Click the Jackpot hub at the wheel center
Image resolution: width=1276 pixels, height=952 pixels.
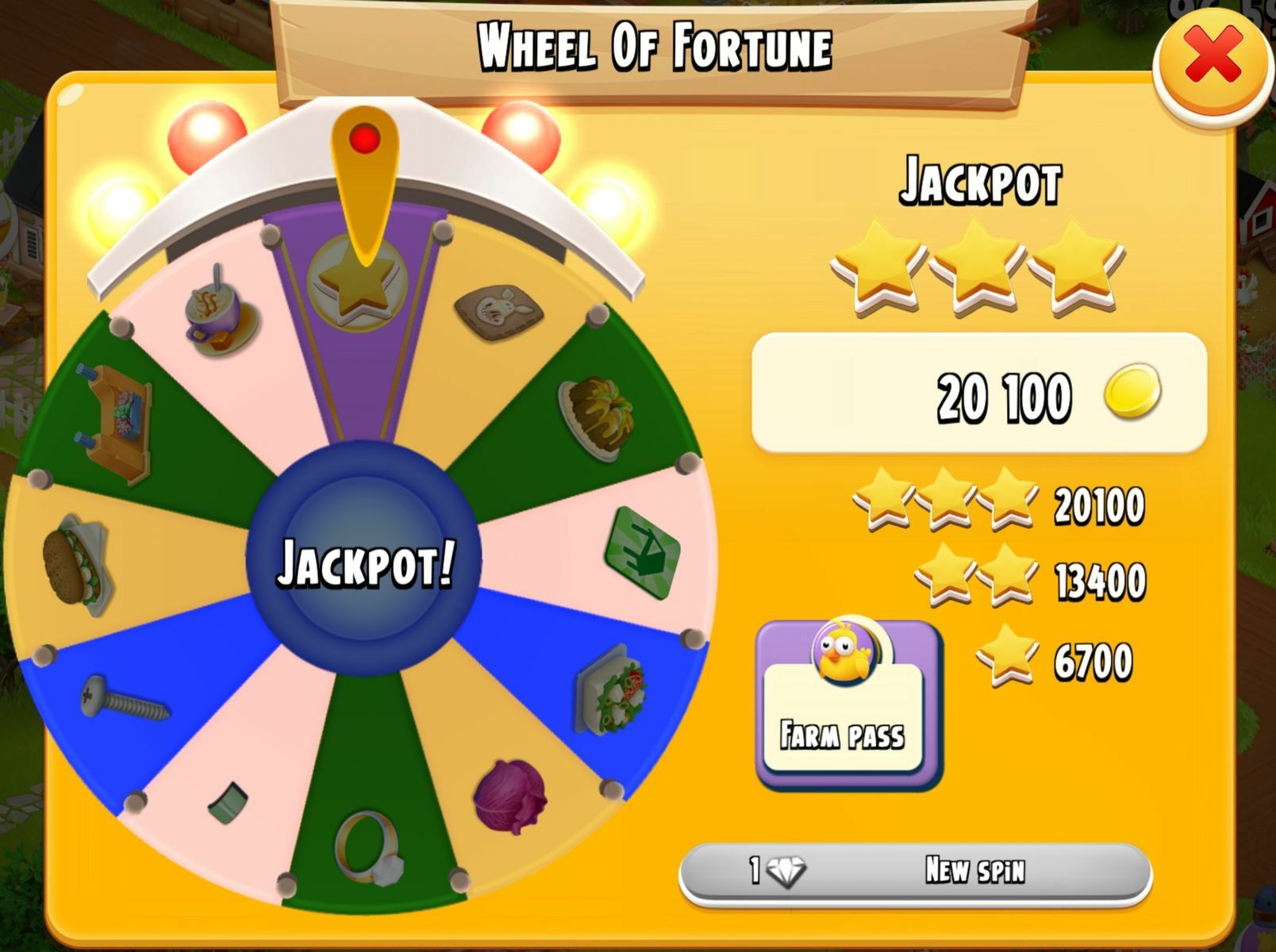pos(364,560)
